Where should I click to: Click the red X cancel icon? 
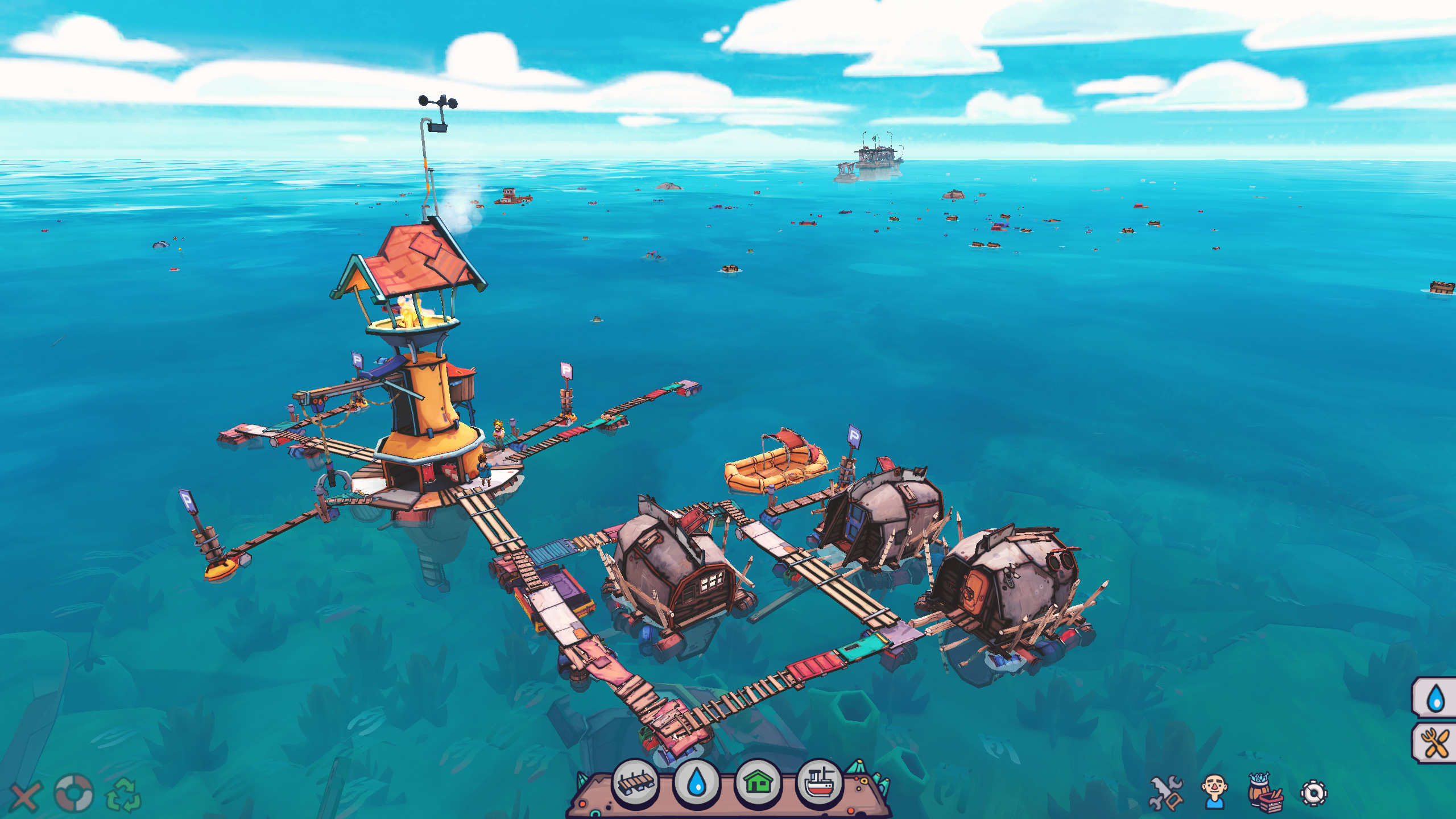25,796
